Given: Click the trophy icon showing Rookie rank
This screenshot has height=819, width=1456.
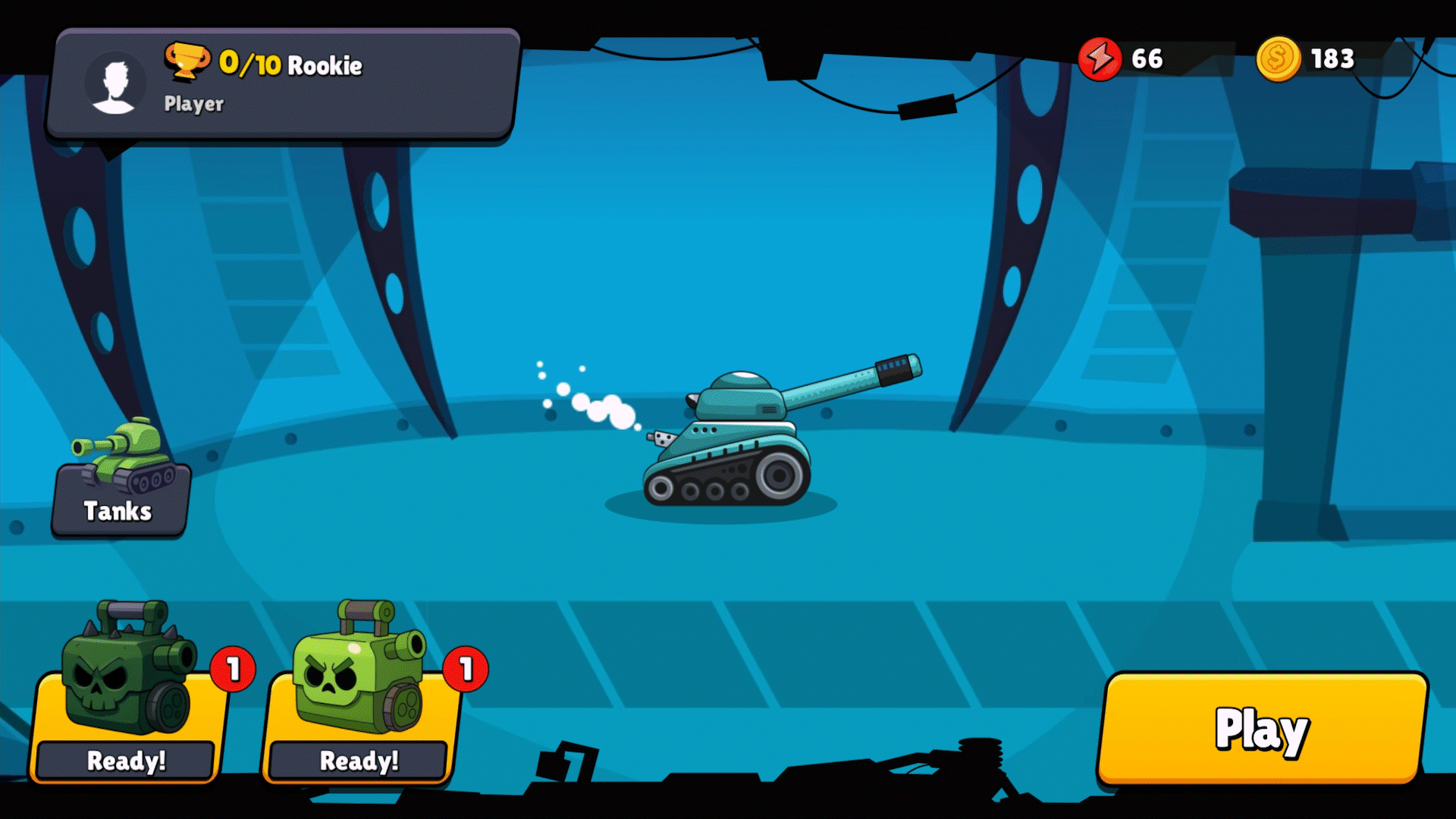Looking at the screenshot, I should tap(189, 62).
